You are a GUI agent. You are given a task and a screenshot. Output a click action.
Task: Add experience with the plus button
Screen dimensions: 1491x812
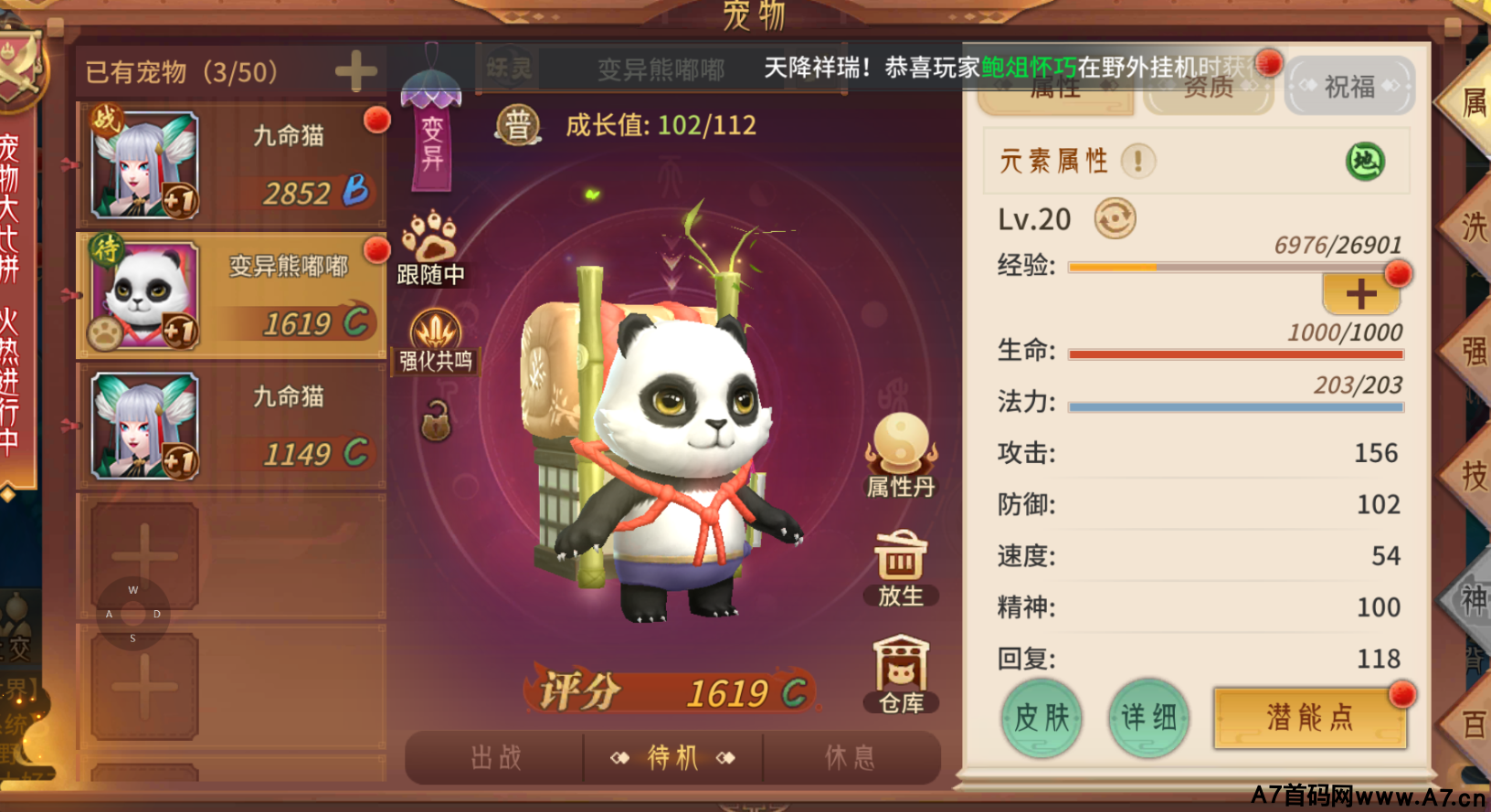[x=1360, y=294]
